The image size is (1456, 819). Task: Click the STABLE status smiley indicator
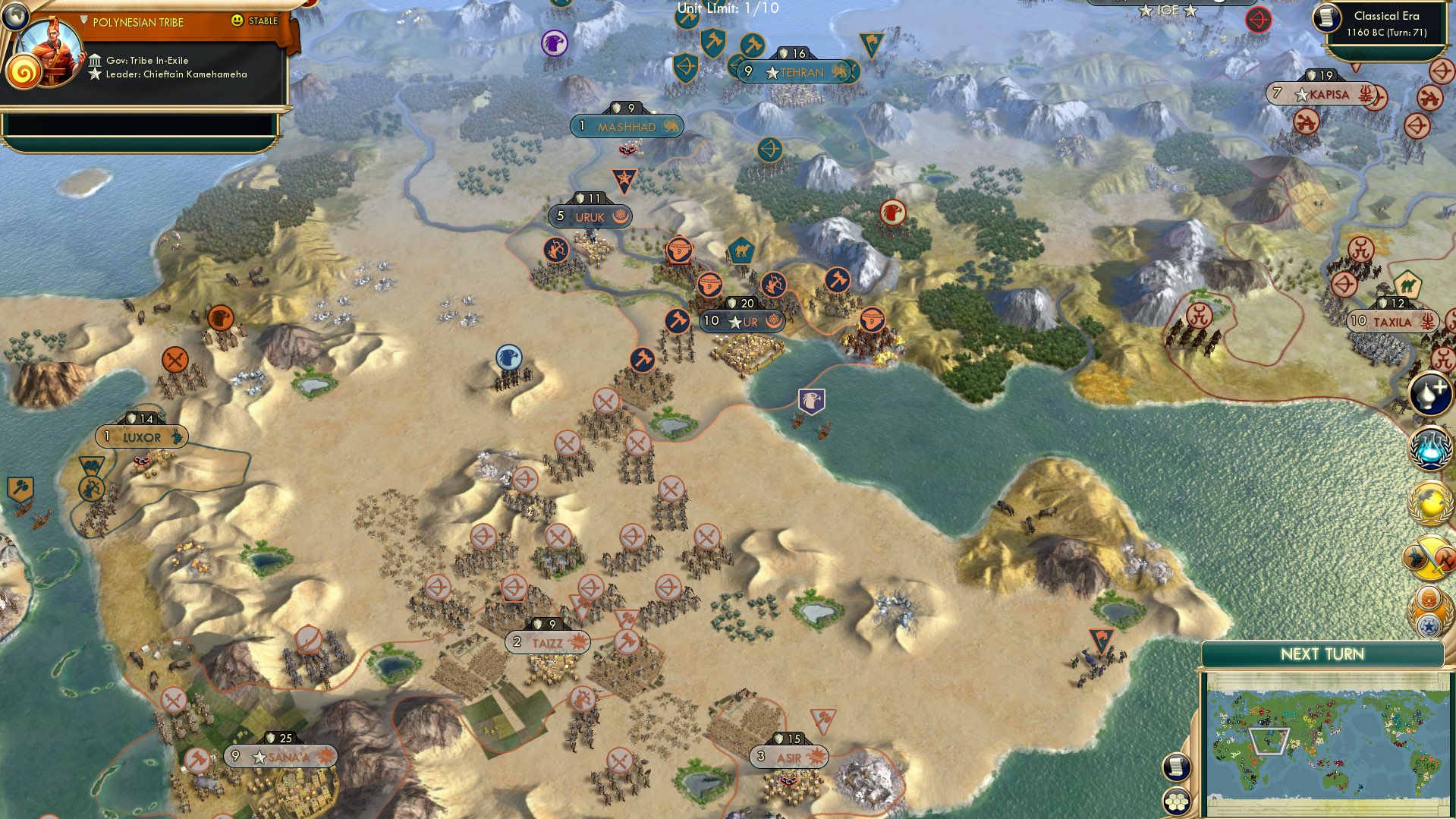[x=237, y=21]
